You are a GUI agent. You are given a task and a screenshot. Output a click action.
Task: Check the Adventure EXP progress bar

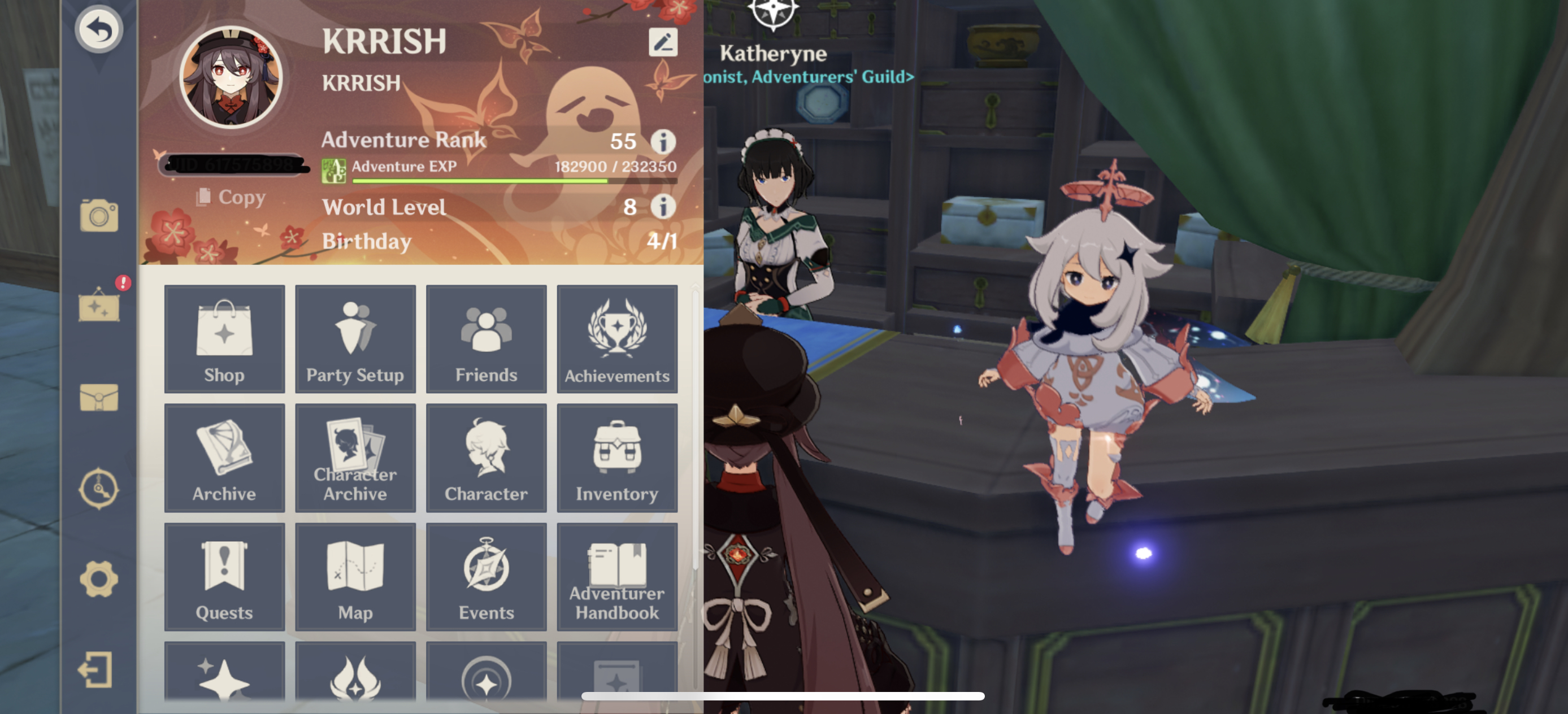coord(514,180)
